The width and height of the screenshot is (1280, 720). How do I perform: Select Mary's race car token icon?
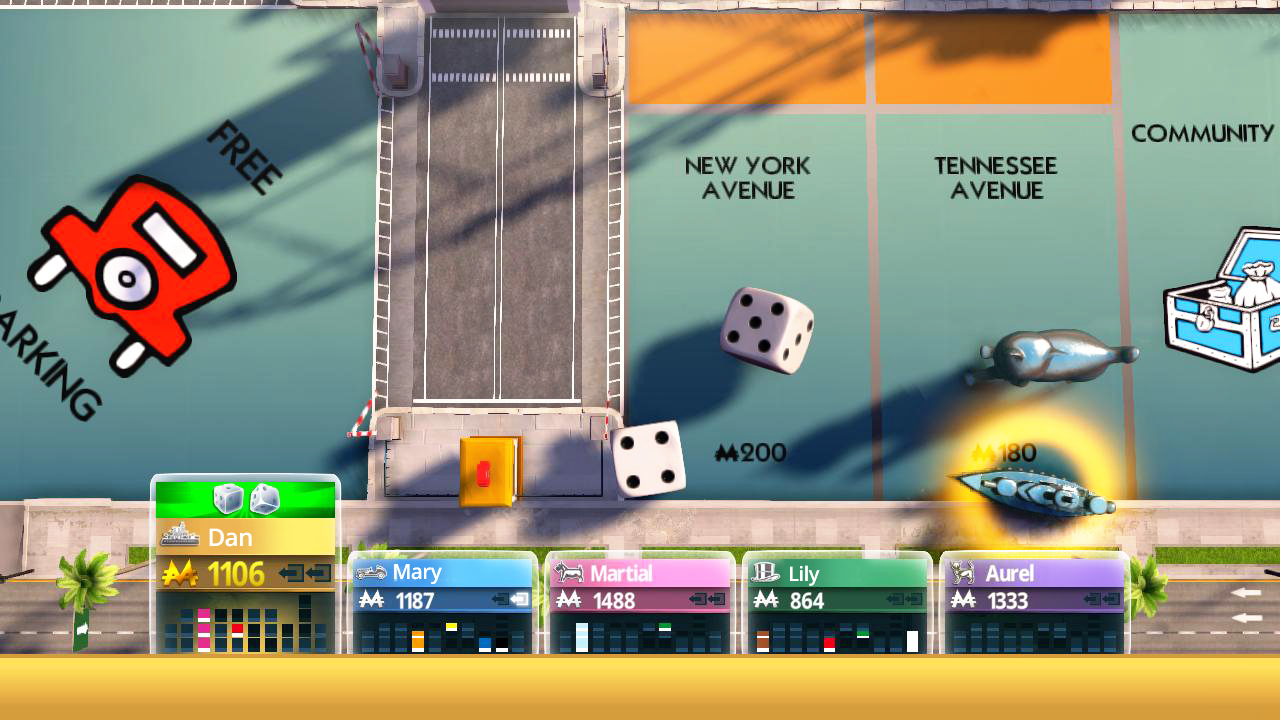click(x=369, y=572)
